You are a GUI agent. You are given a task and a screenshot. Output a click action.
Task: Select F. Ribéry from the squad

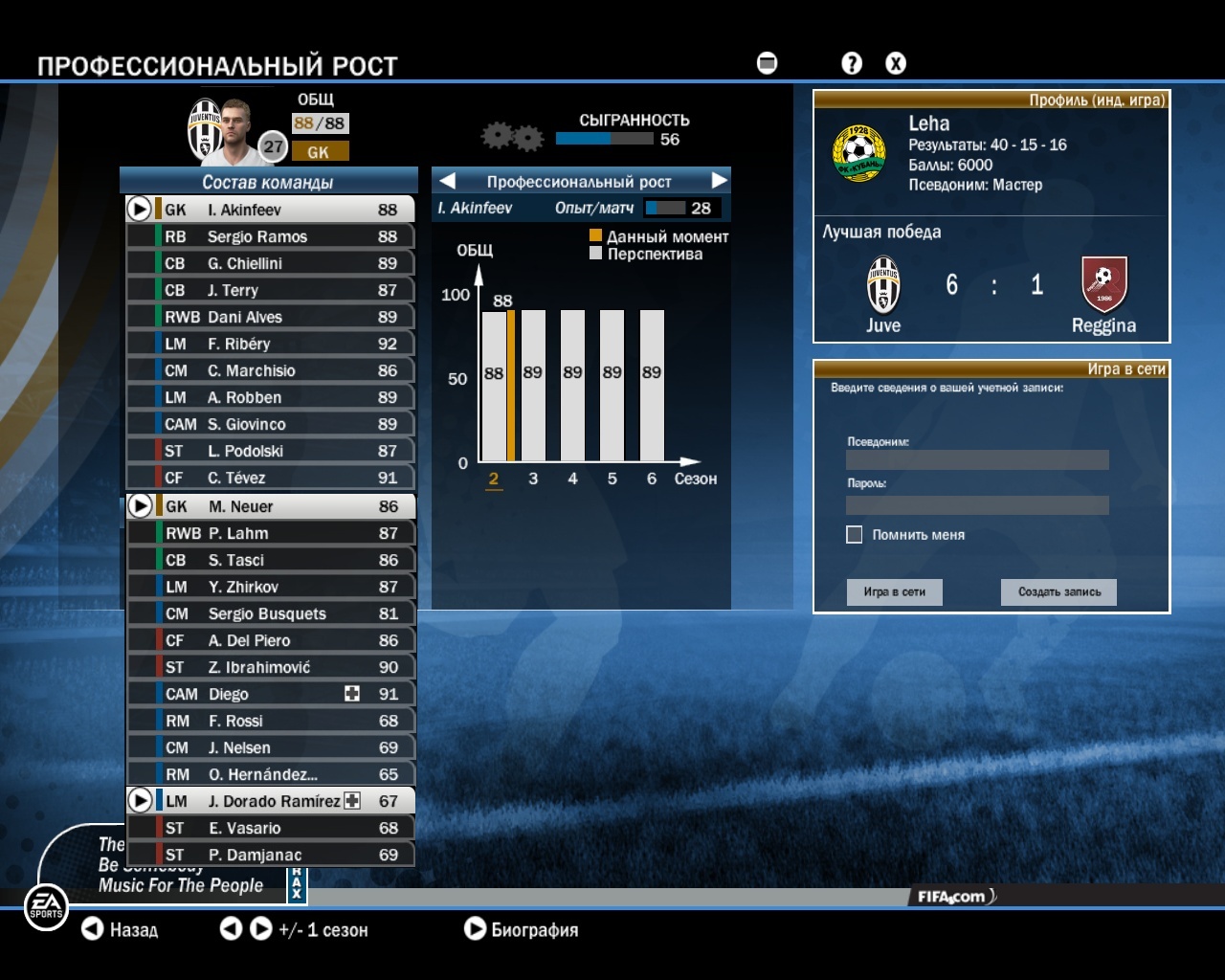point(271,344)
